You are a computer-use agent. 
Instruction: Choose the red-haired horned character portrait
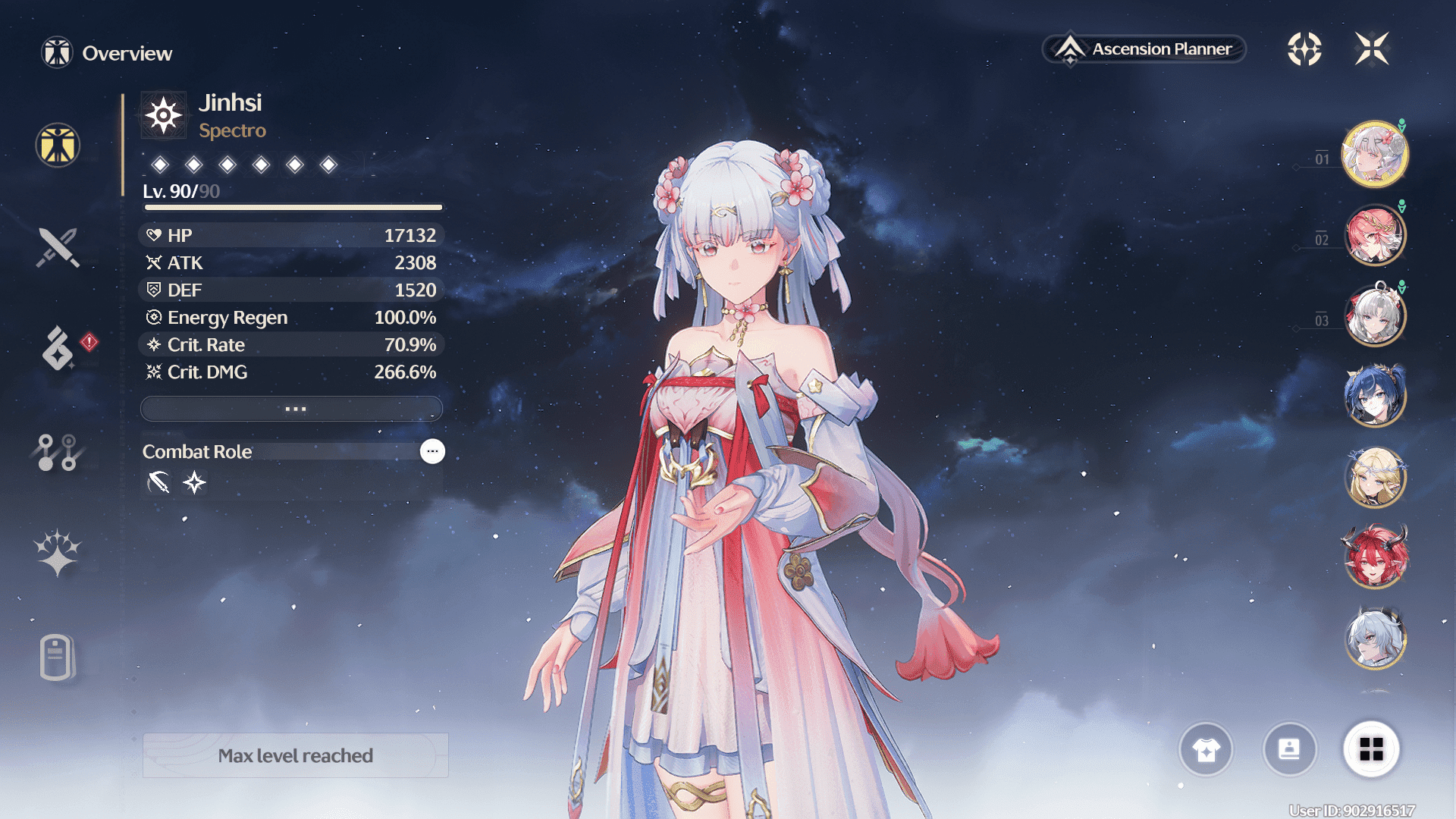pos(1374,558)
